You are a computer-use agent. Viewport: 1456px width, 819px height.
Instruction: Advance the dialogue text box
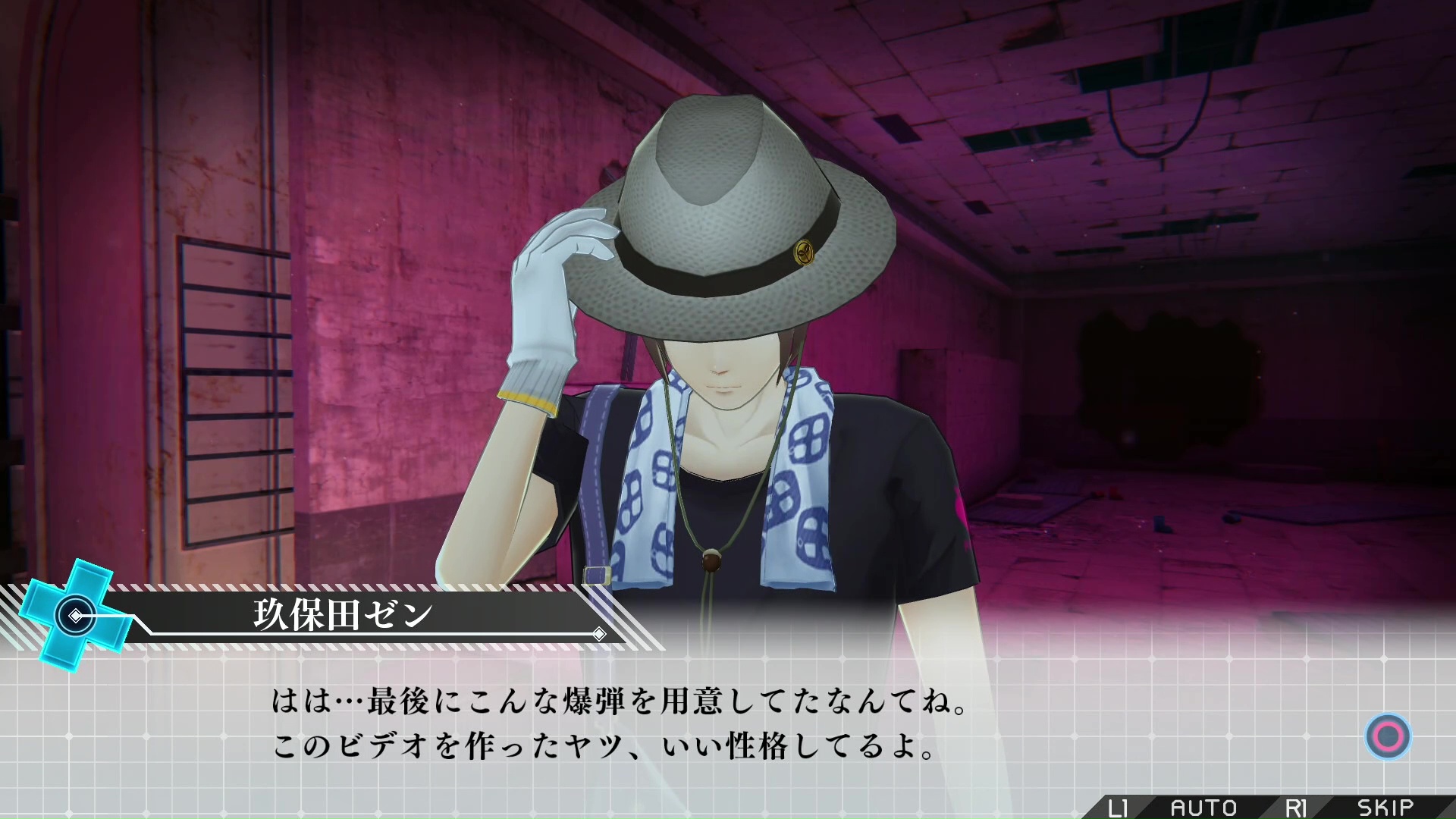tap(1388, 736)
